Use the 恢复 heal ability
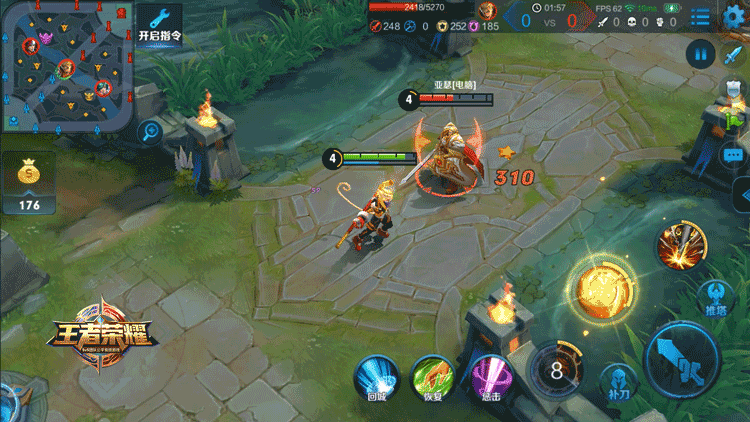 tap(433, 376)
